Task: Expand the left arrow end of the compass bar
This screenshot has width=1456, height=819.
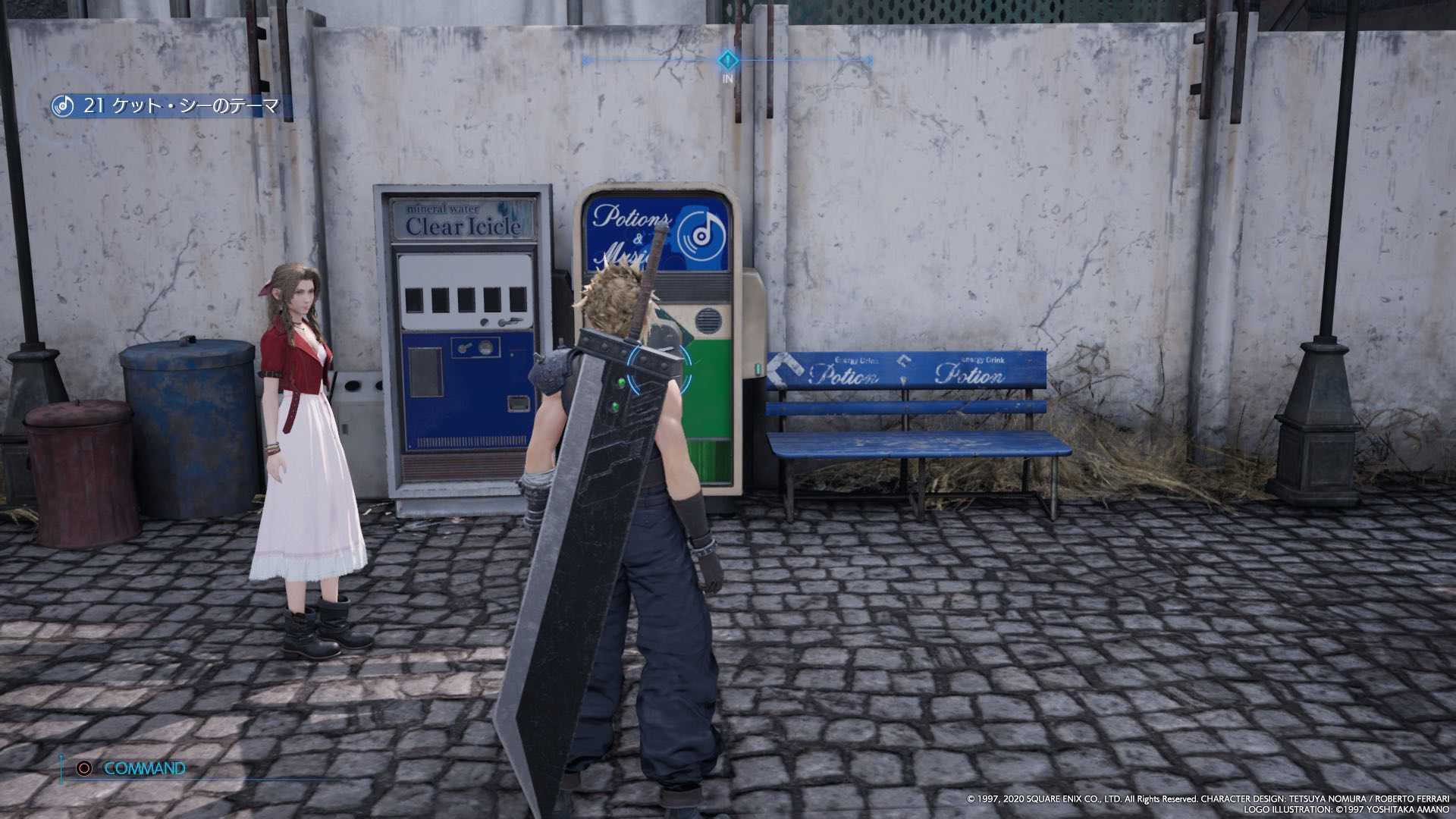Action: [584, 58]
